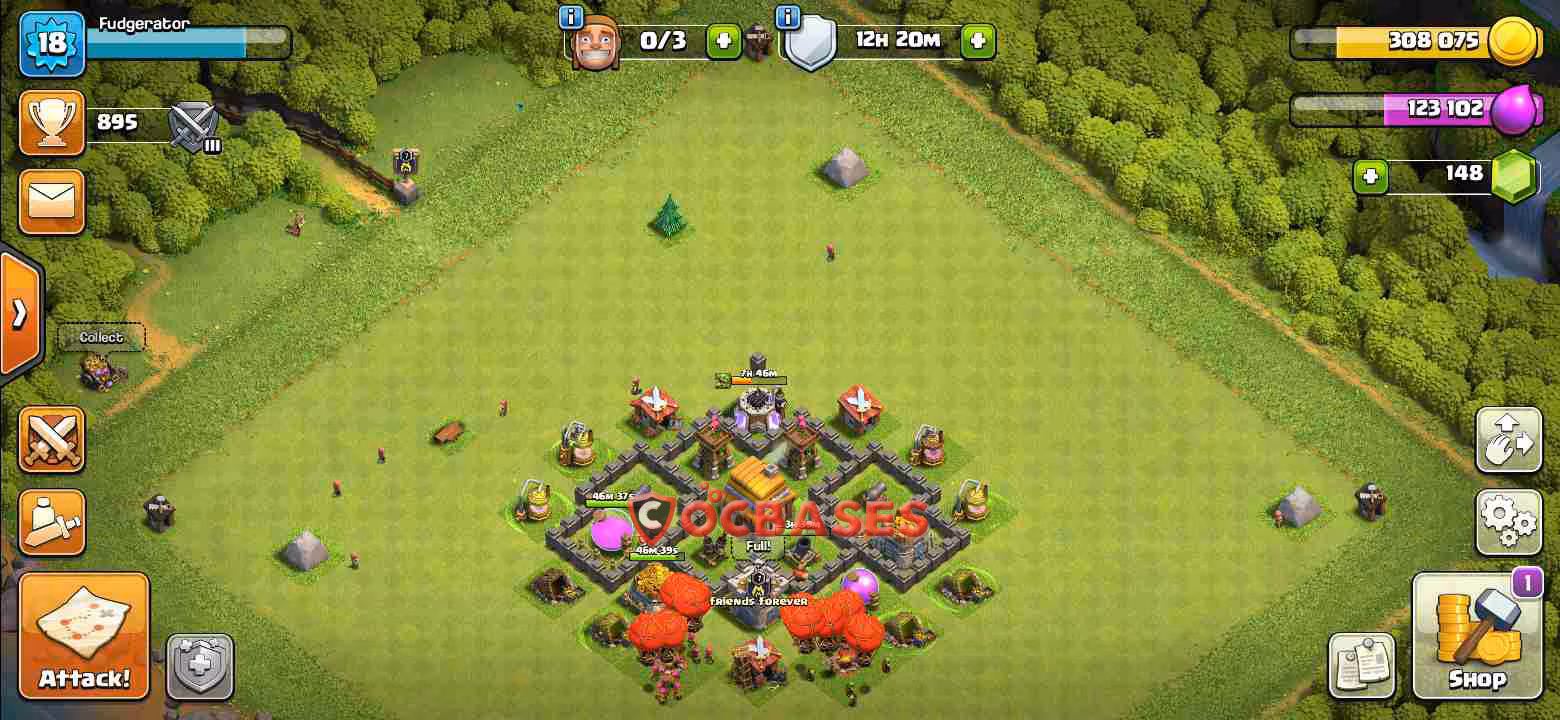Tap the builder info icon at top
Viewport: 1560px width, 720px height.
[x=570, y=17]
